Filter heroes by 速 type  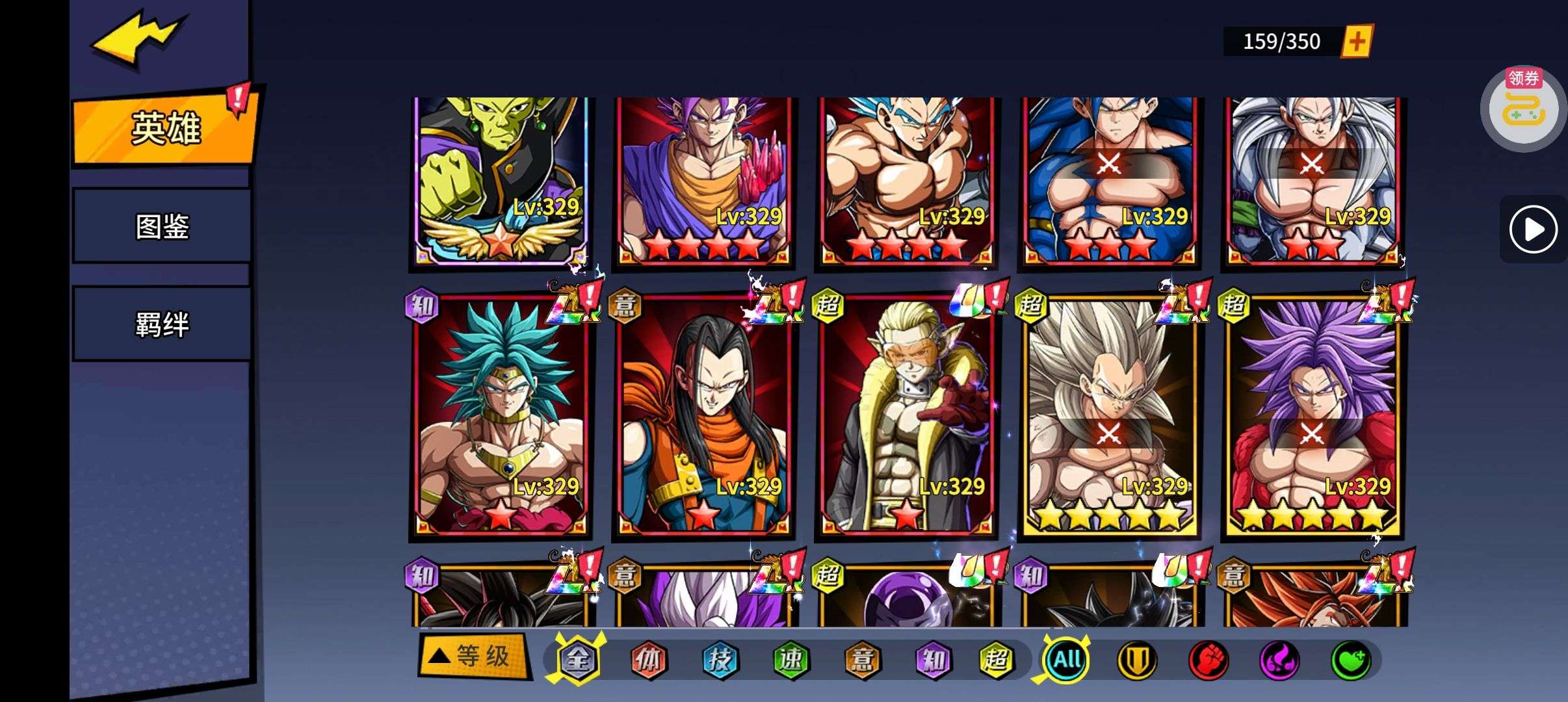click(x=791, y=660)
